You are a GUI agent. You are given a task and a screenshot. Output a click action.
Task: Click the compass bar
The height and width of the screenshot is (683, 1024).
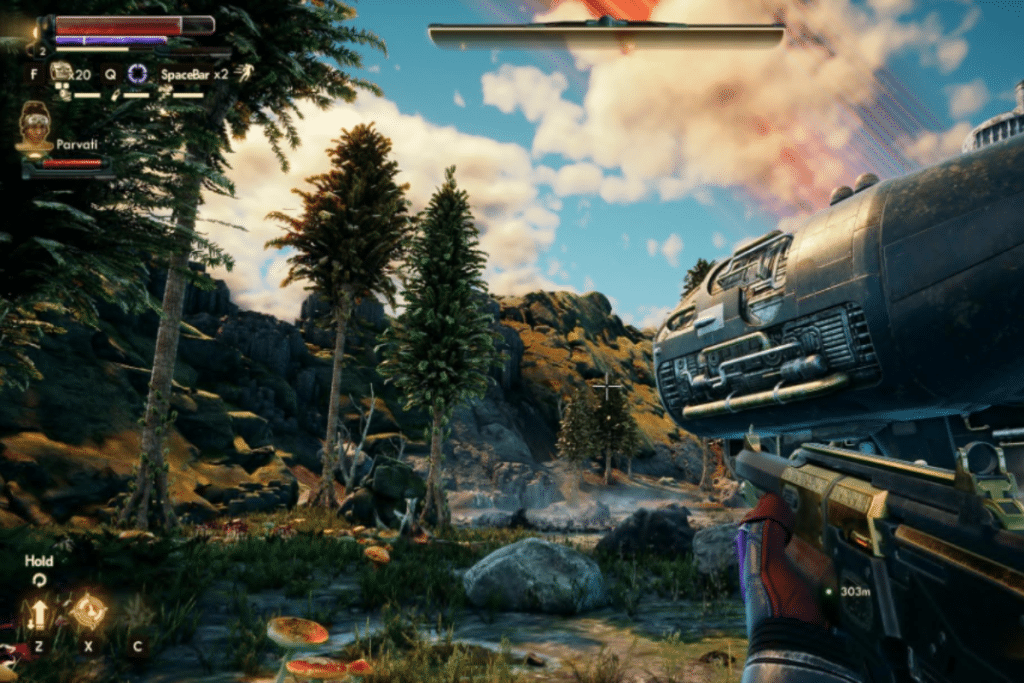pyautogui.click(x=606, y=36)
